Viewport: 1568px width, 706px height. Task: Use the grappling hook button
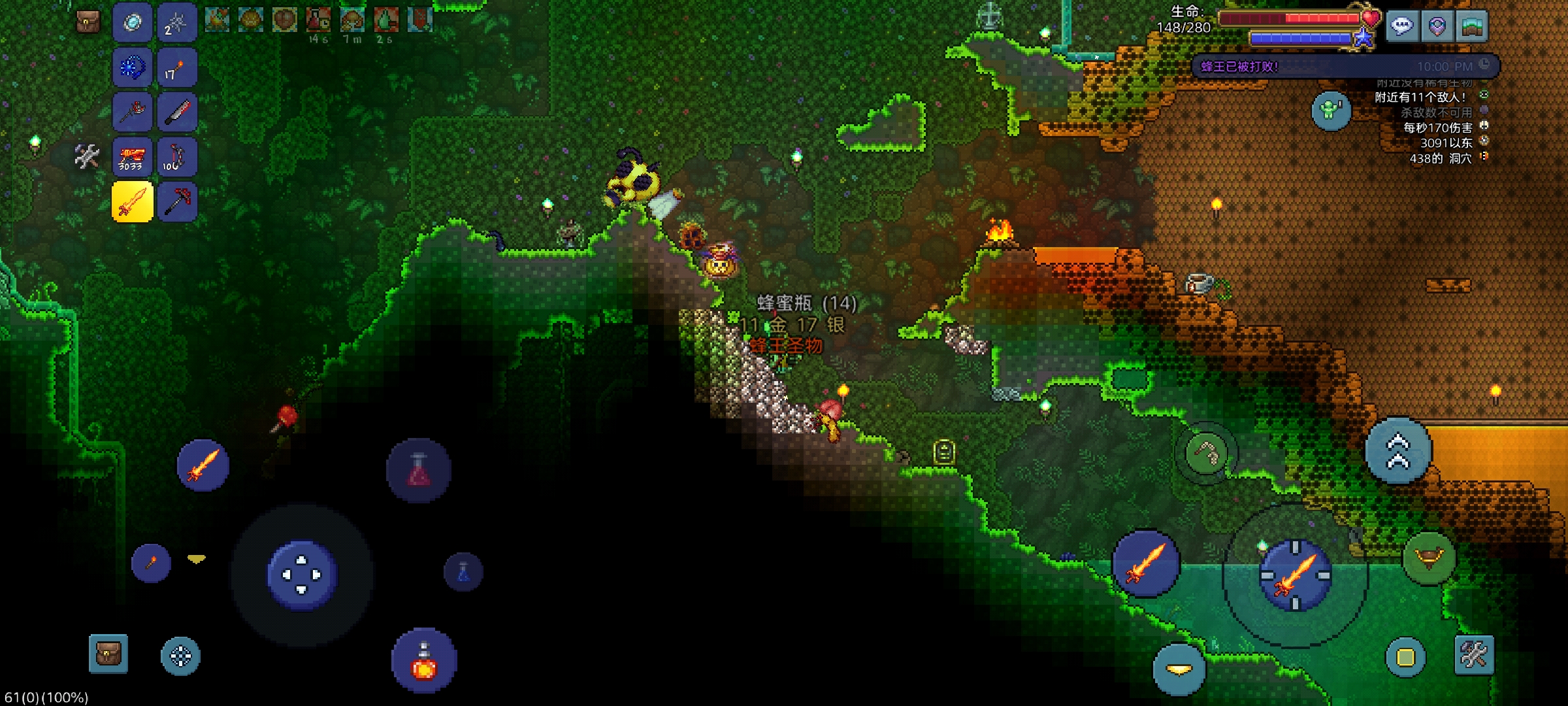tap(1206, 452)
